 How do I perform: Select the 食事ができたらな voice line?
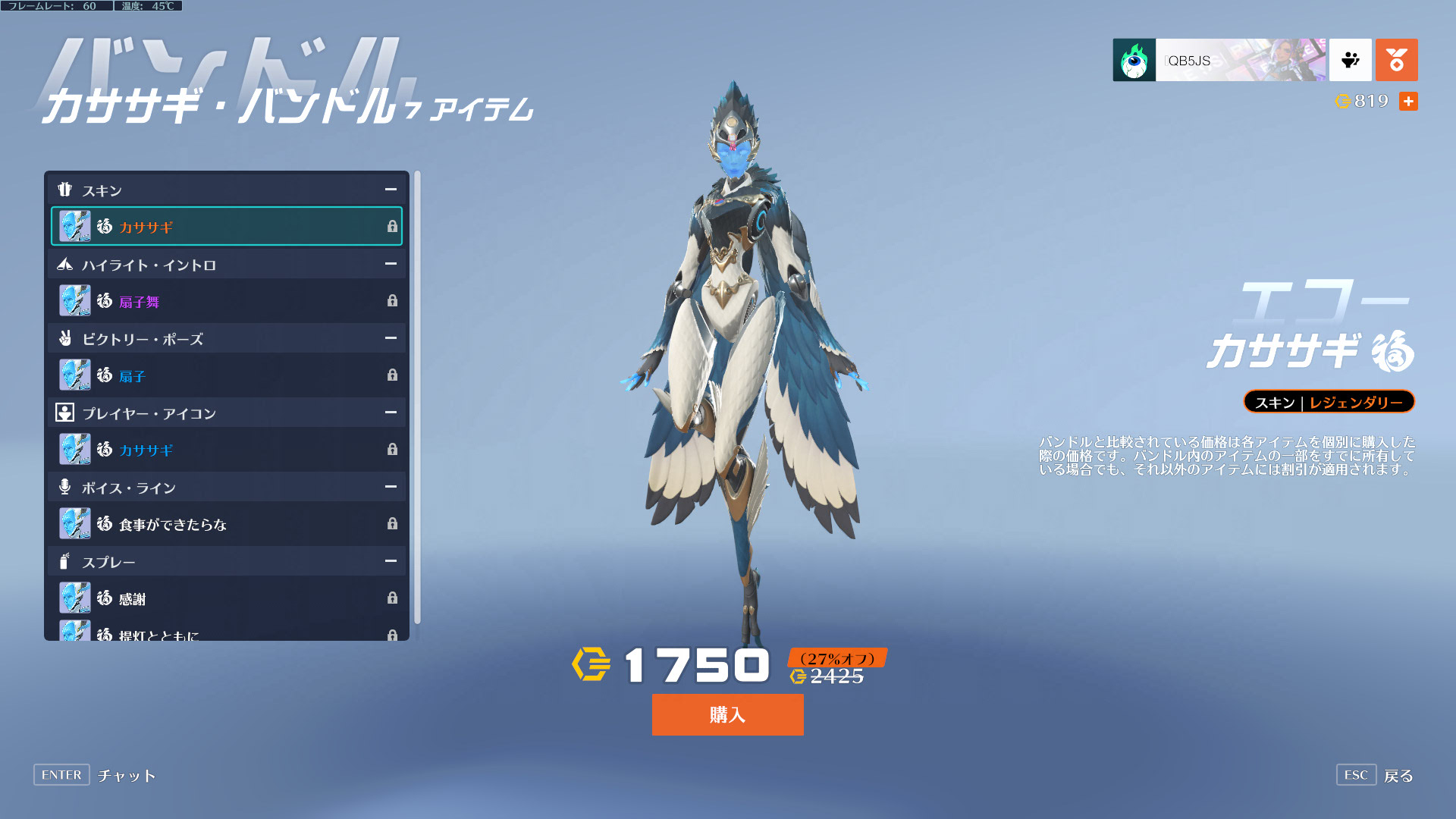click(x=226, y=524)
